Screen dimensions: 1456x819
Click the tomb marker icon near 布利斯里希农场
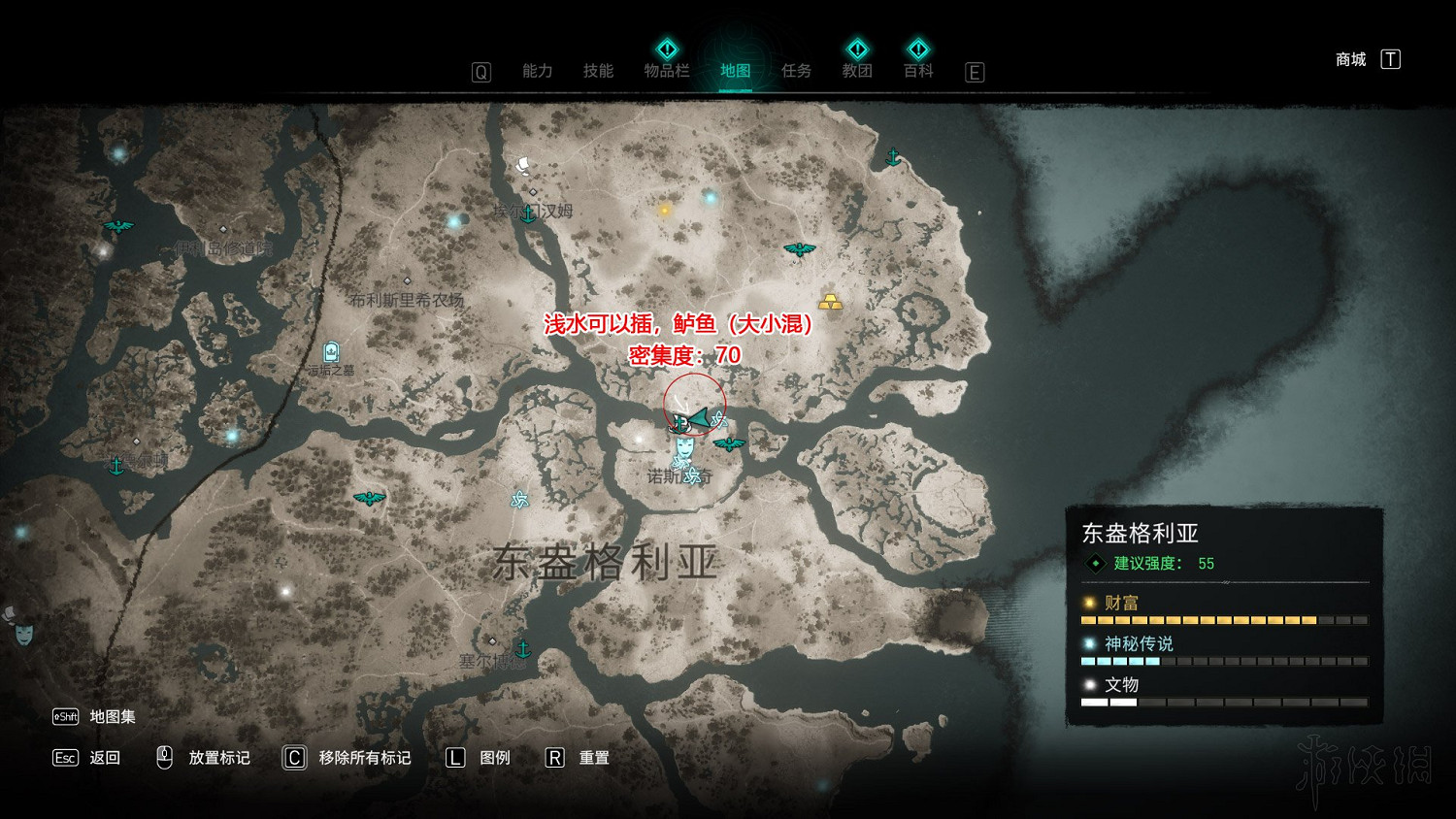tap(333, 351)
